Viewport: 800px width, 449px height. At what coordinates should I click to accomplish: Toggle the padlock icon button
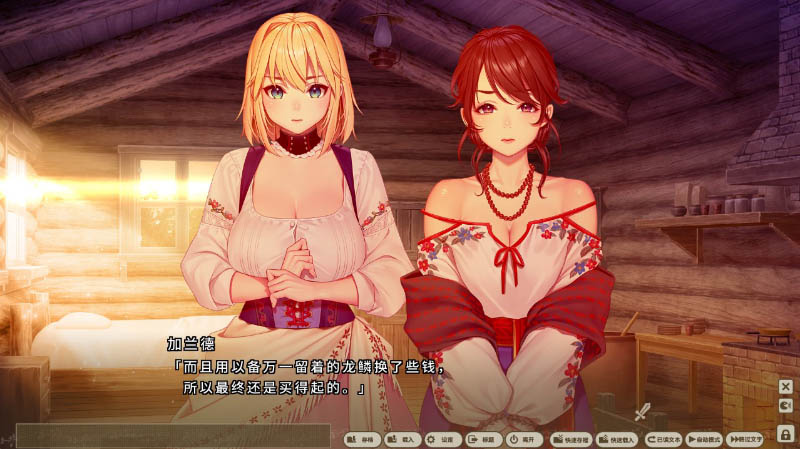pyautogui.click(x=786, y=432)
